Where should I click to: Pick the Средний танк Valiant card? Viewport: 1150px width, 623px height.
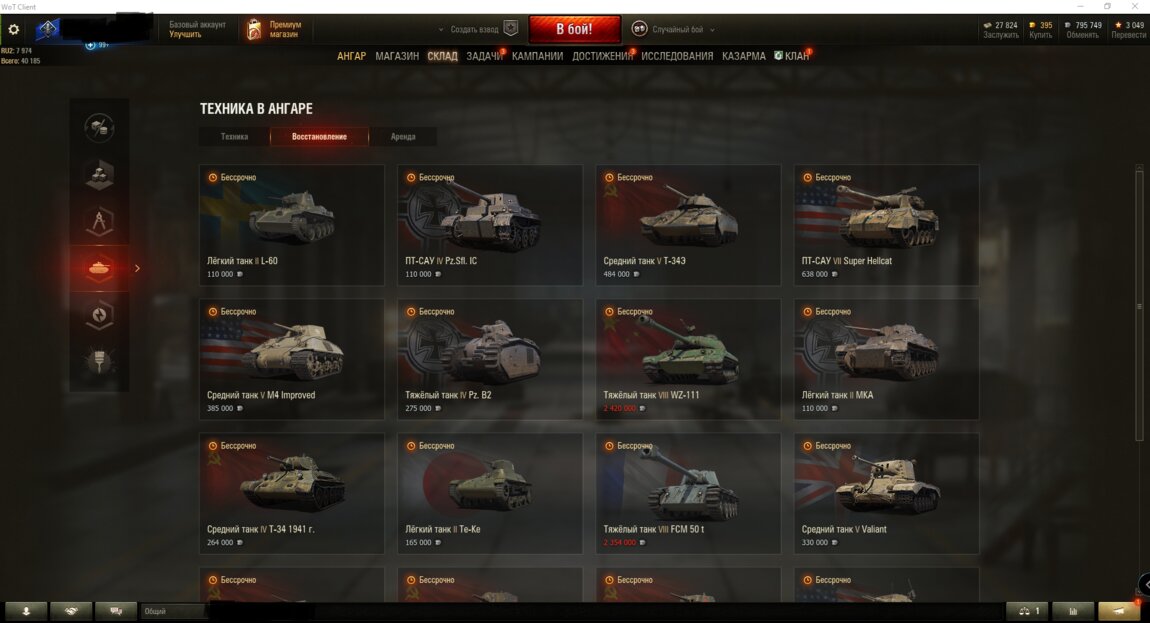pos(886,492)
